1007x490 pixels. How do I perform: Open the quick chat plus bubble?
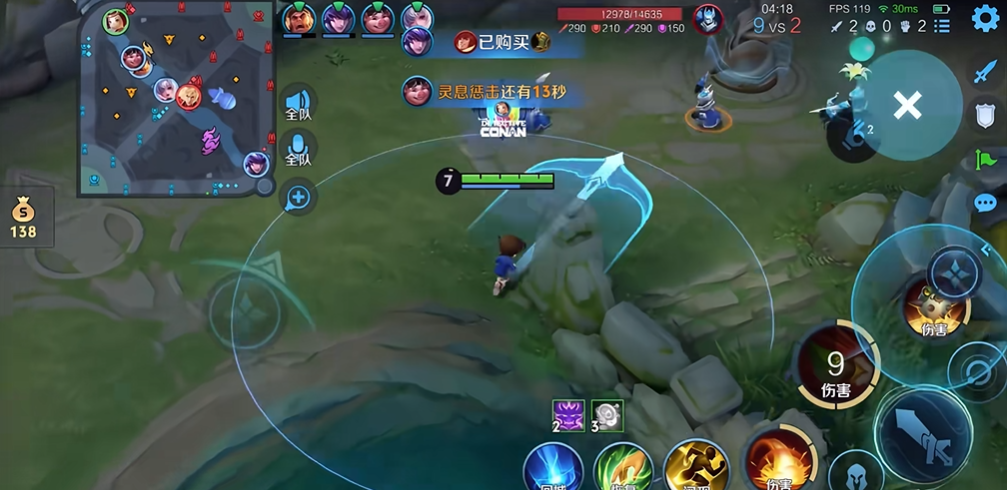(298, 198)
